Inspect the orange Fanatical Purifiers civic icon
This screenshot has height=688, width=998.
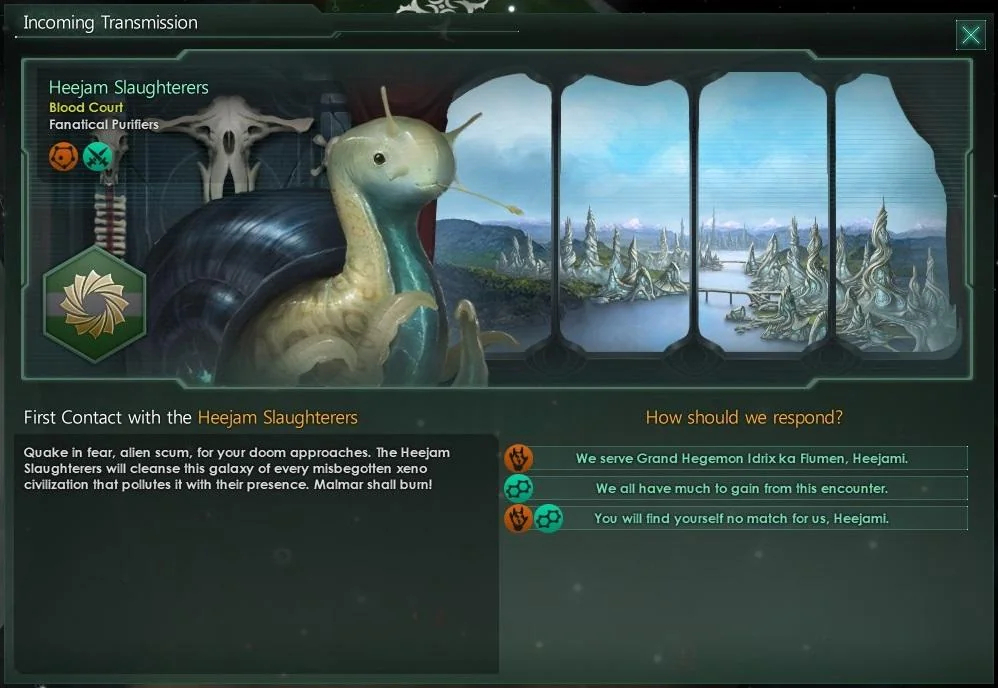(x=63, y=156)
